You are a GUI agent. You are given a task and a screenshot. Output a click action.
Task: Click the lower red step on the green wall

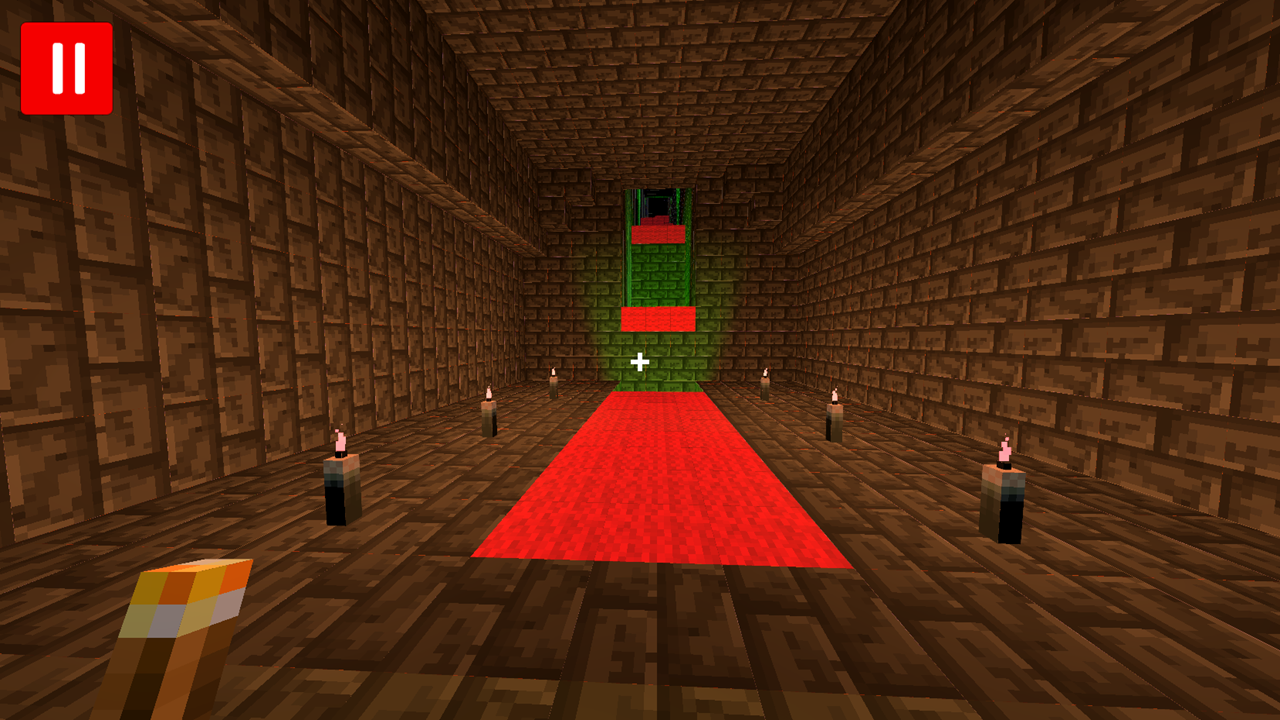[x=657, y=318]
